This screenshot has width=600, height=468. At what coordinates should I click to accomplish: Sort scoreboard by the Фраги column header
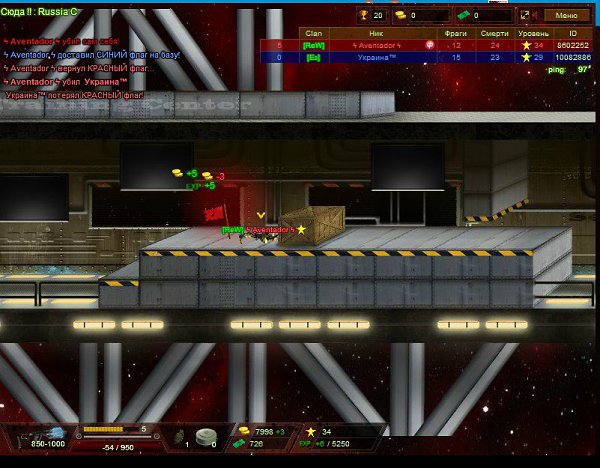pyautogui.click(x=456, y=33)
